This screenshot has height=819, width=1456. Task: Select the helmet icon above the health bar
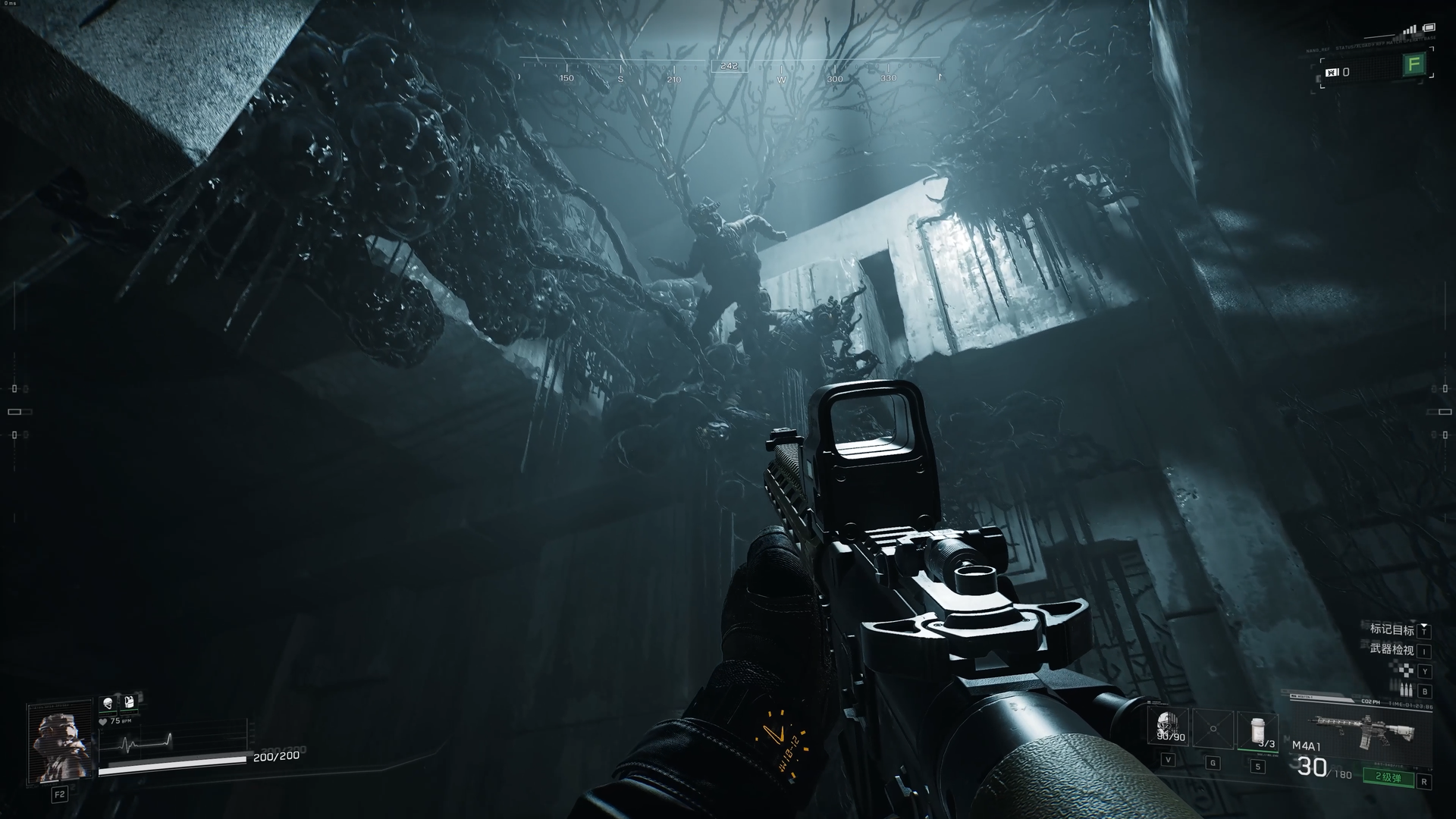point(108,704)
